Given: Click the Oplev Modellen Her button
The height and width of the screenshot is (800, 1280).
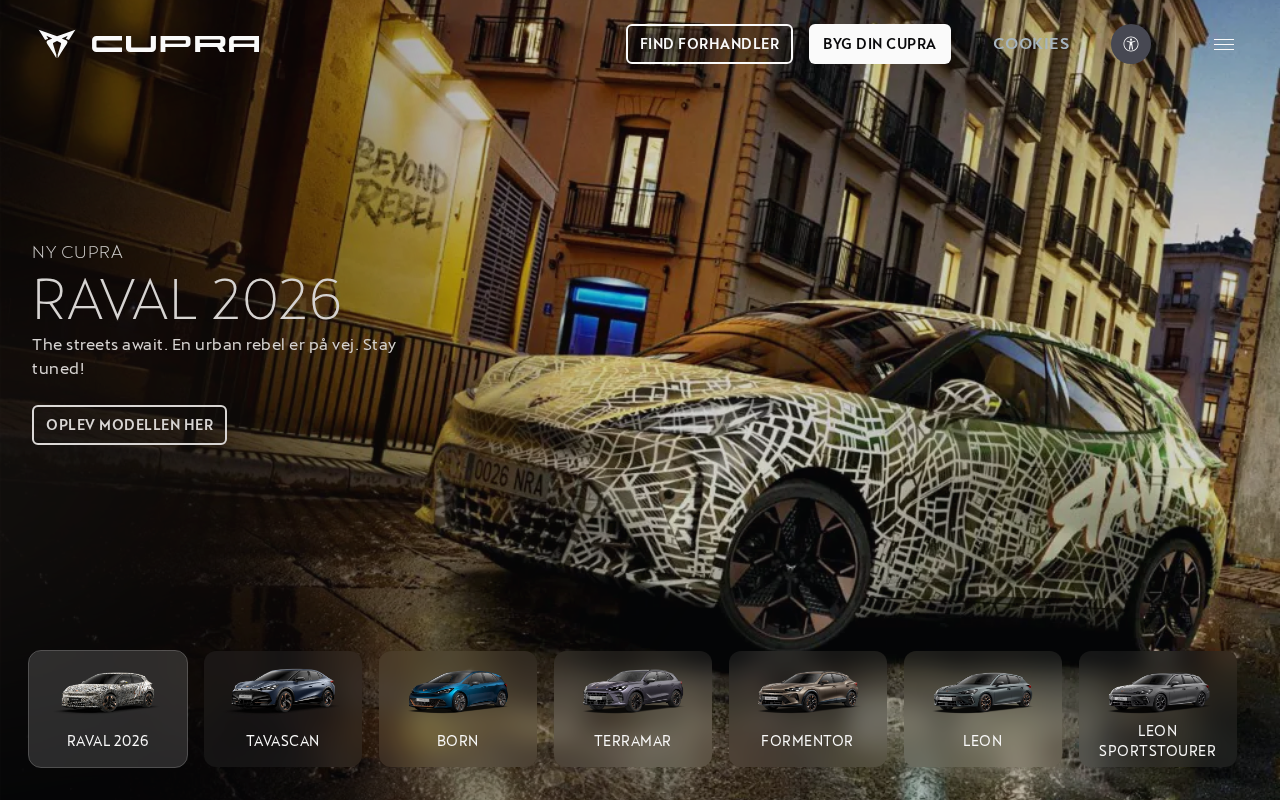Looking at the screenshot, I should [129, 425].
